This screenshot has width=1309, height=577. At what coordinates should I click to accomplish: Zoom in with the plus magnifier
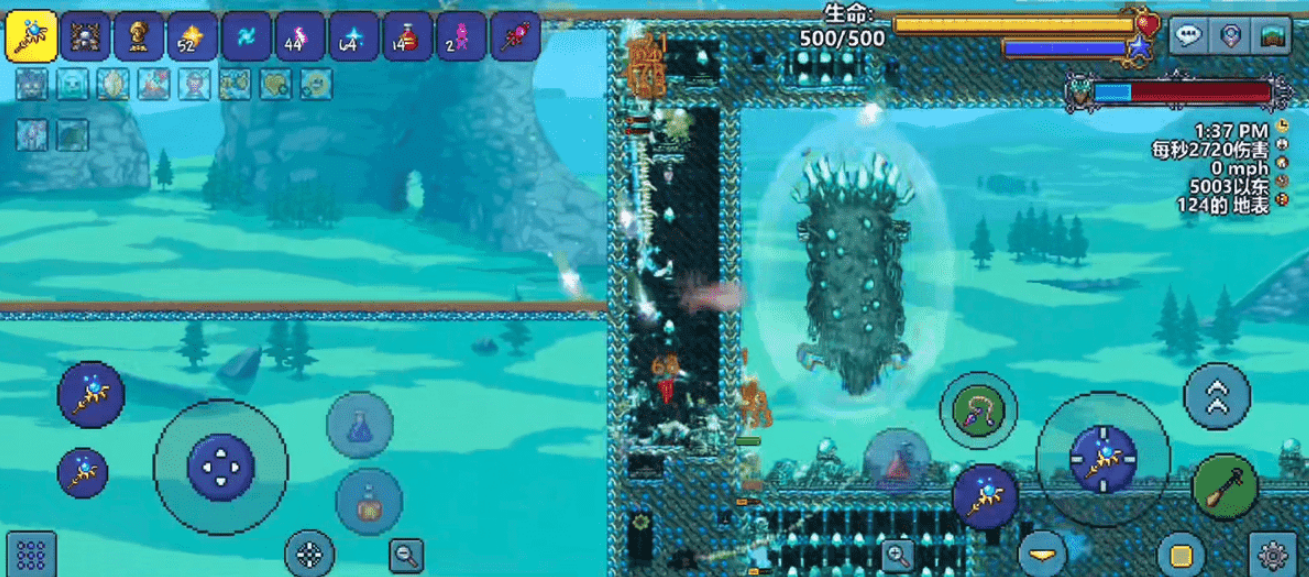point(897,554)
